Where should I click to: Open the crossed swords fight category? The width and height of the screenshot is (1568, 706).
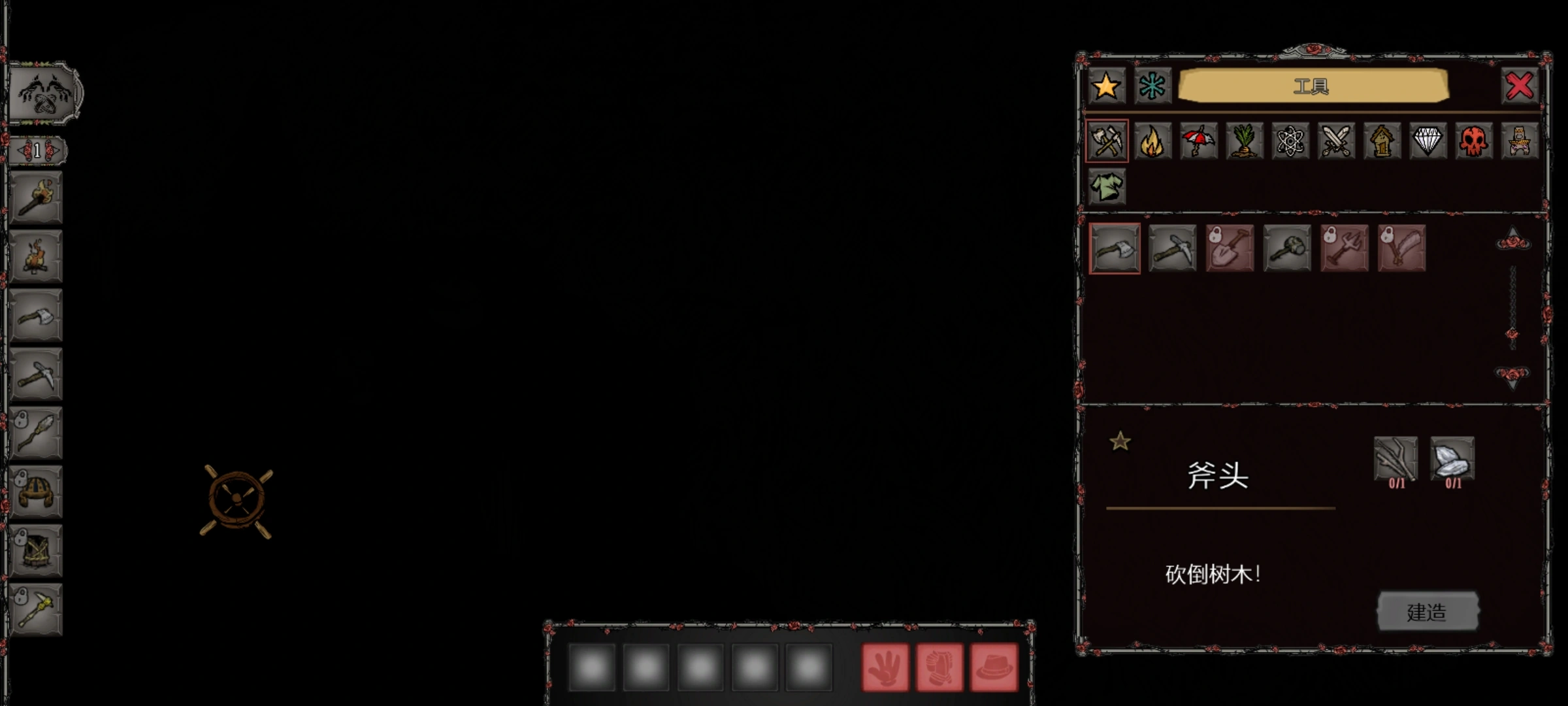[1336, 141]
